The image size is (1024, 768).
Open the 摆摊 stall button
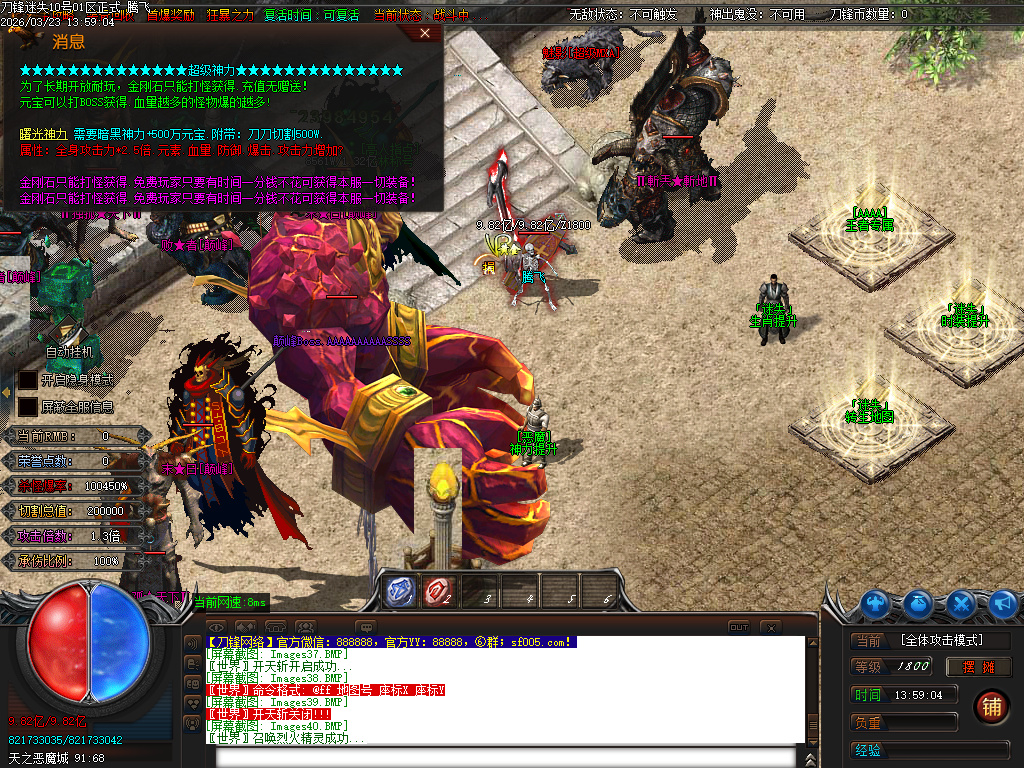click(x=979, y=667)
